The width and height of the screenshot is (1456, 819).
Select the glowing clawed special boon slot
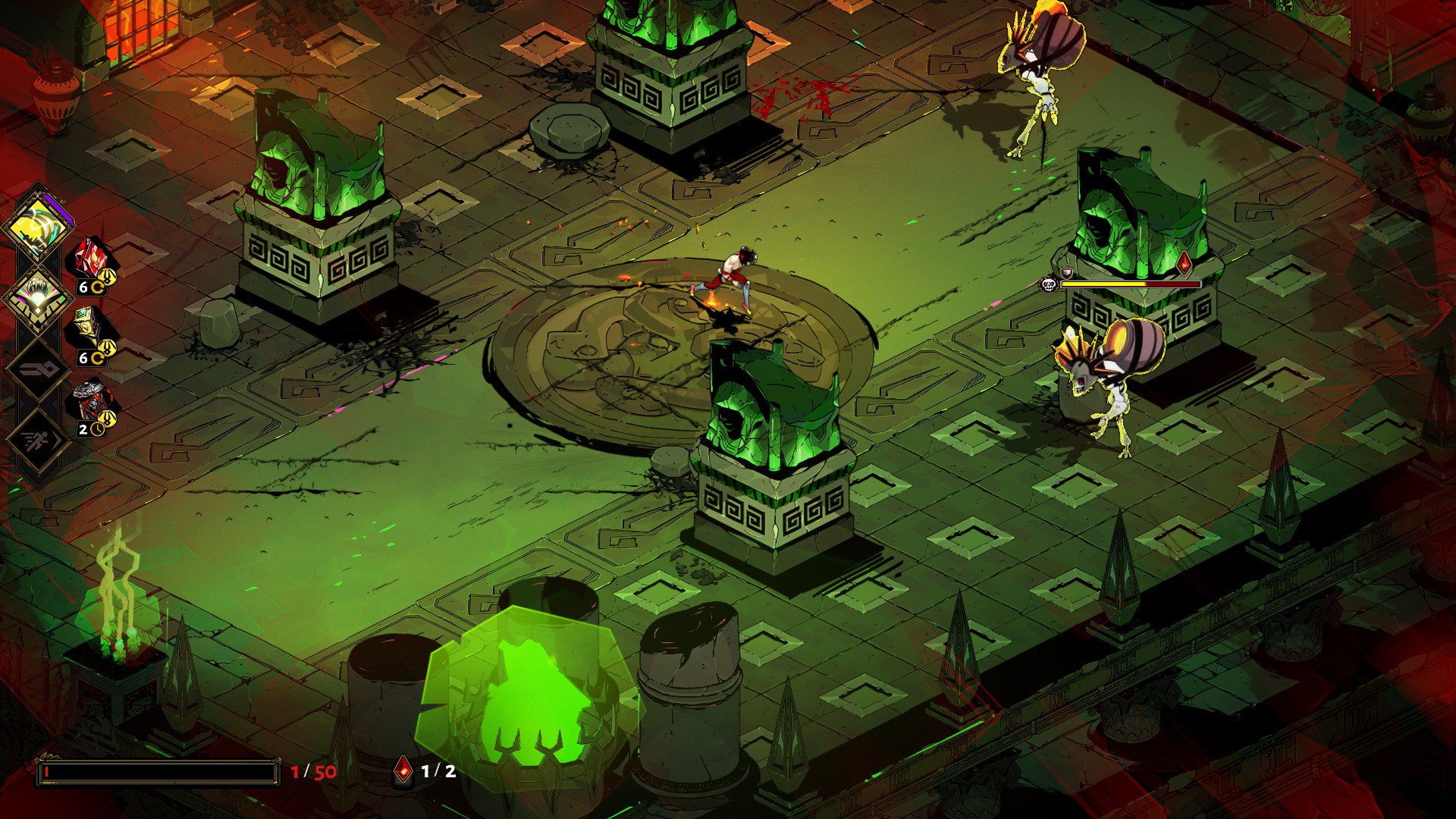coord(36,297)
